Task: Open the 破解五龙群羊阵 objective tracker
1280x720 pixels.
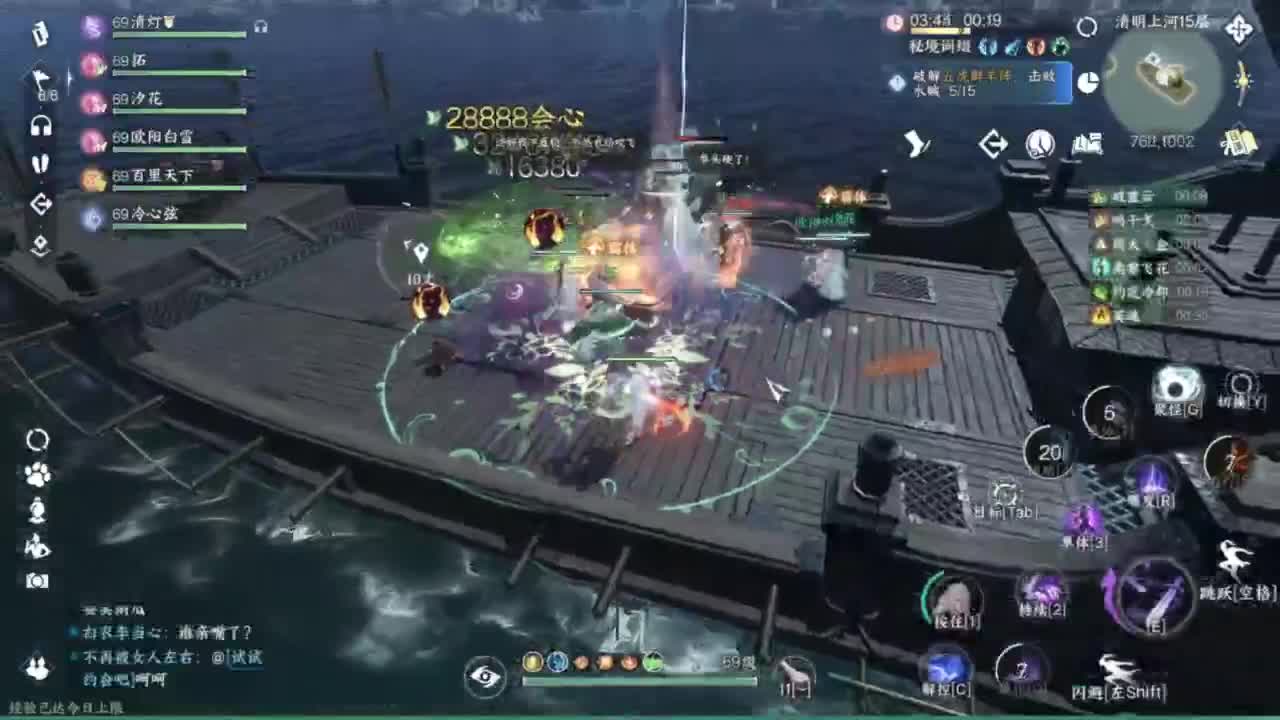Action: point(977,83)
